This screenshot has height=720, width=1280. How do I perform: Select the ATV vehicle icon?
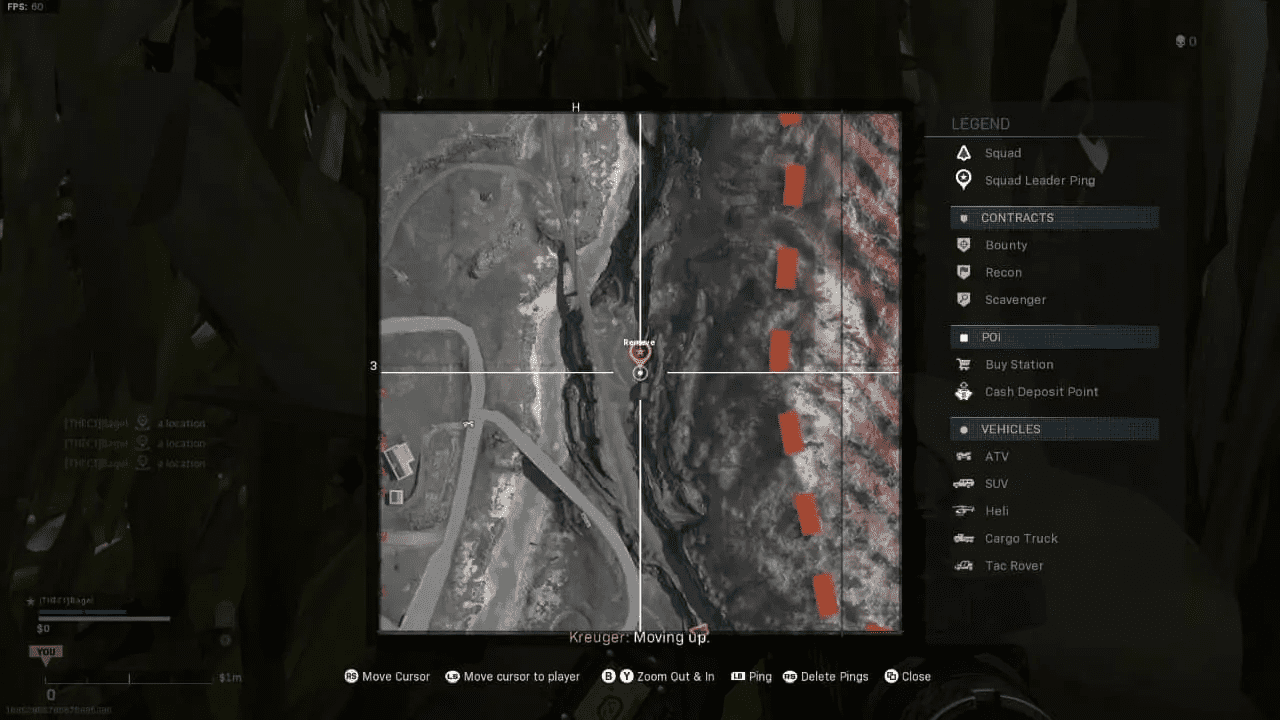click(x=963, y=456)
